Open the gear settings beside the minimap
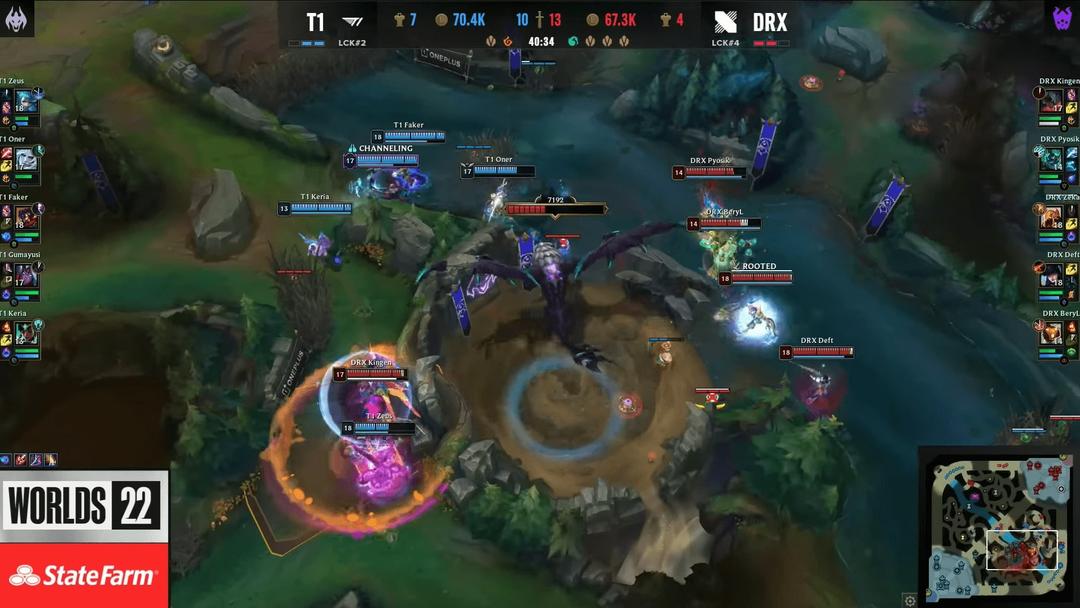The image size is (1080, 608). tap(909, 600)
